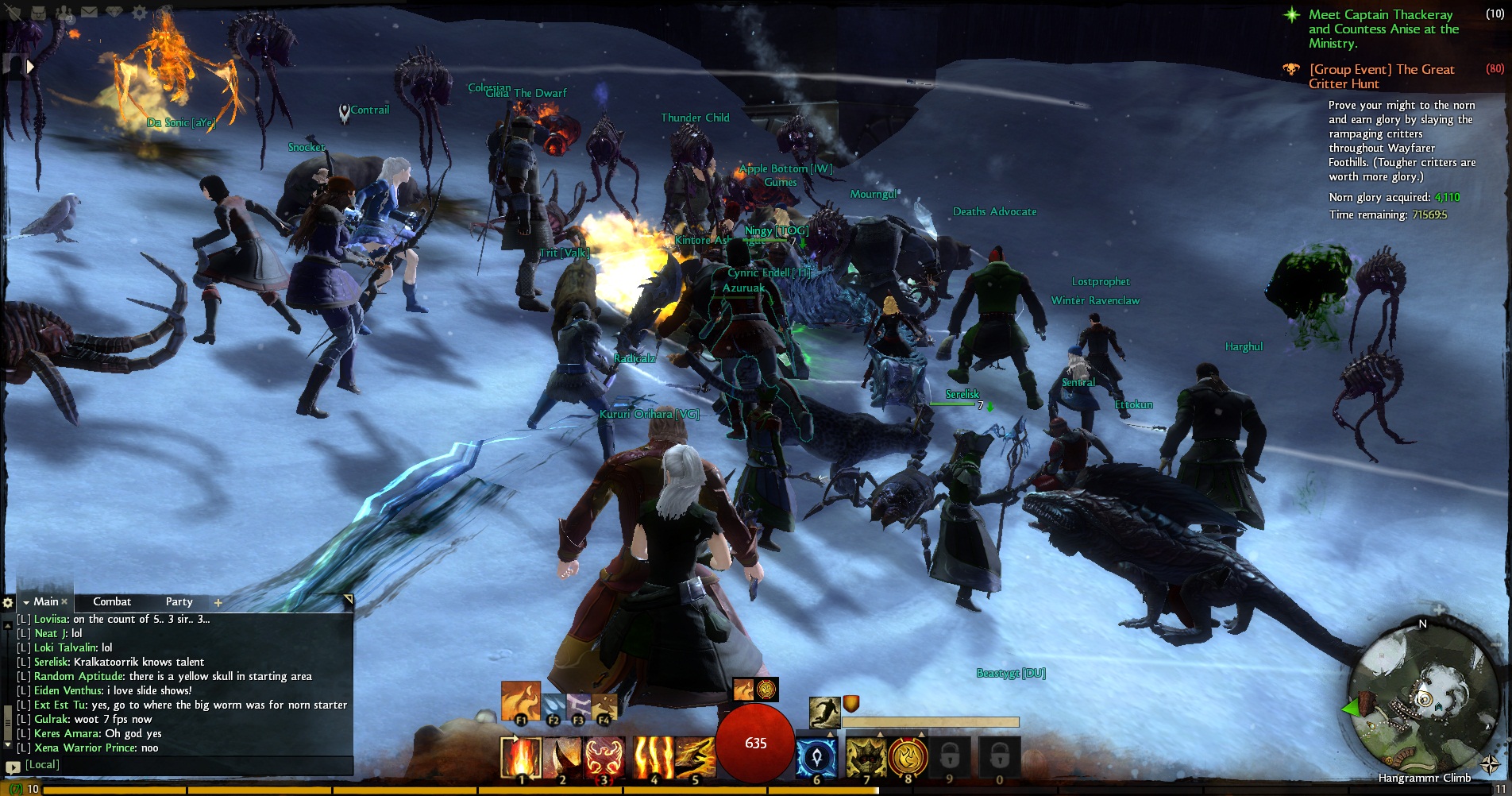Open the inventory bag icon
The image size is (1512, 796).
37,12
